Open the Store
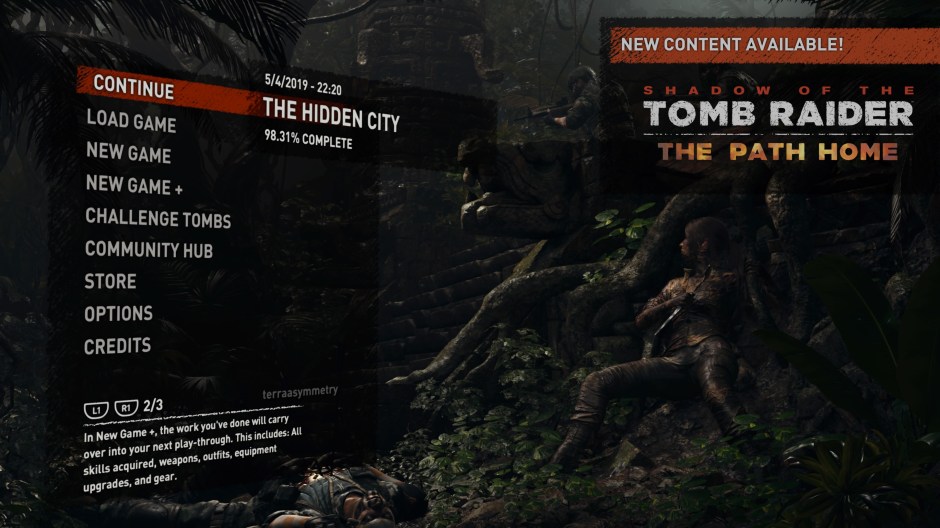Screen dimensions: 940x528 click(110, 282)
